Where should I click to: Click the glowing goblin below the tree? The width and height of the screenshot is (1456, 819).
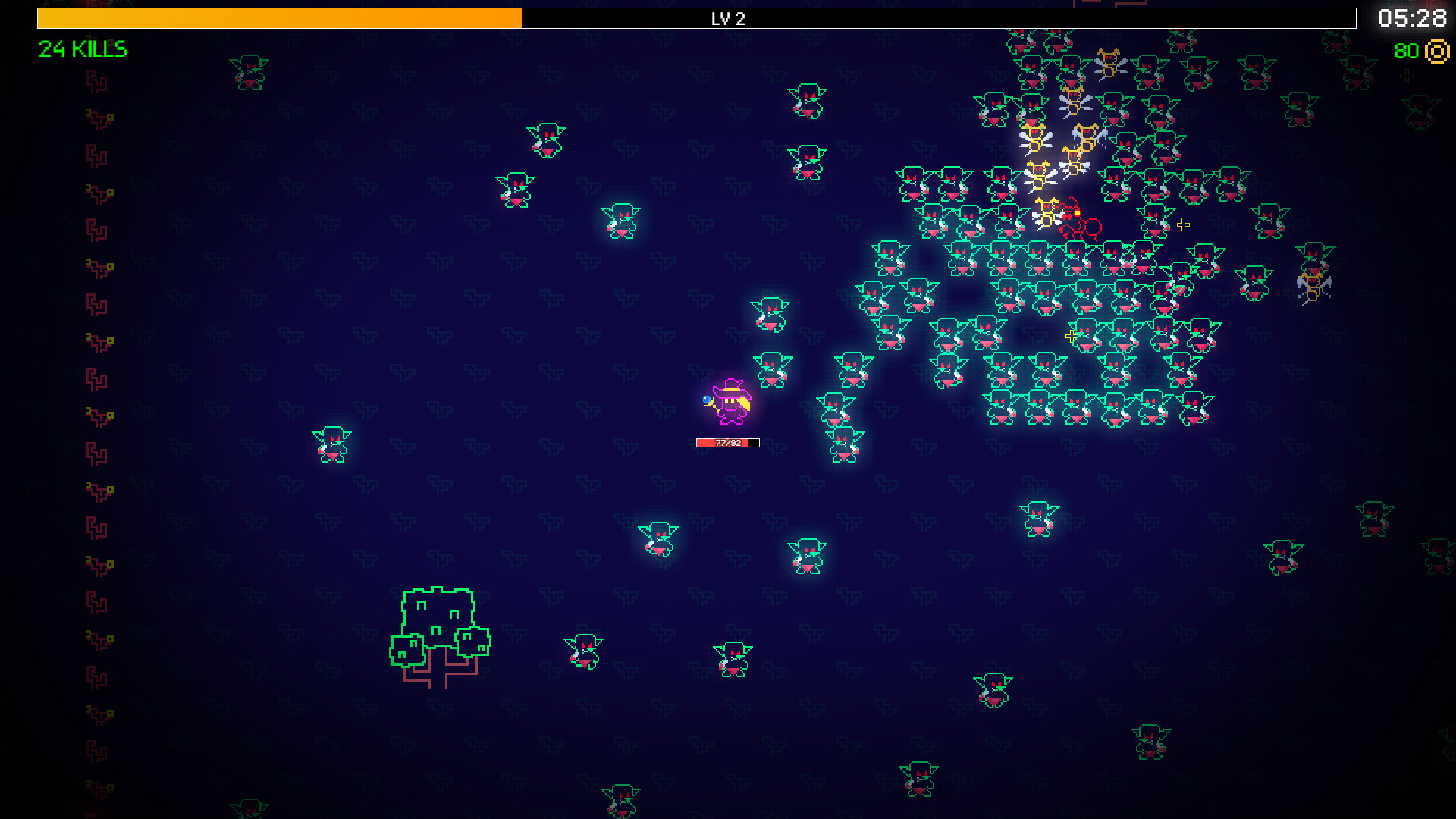point(584,651)
